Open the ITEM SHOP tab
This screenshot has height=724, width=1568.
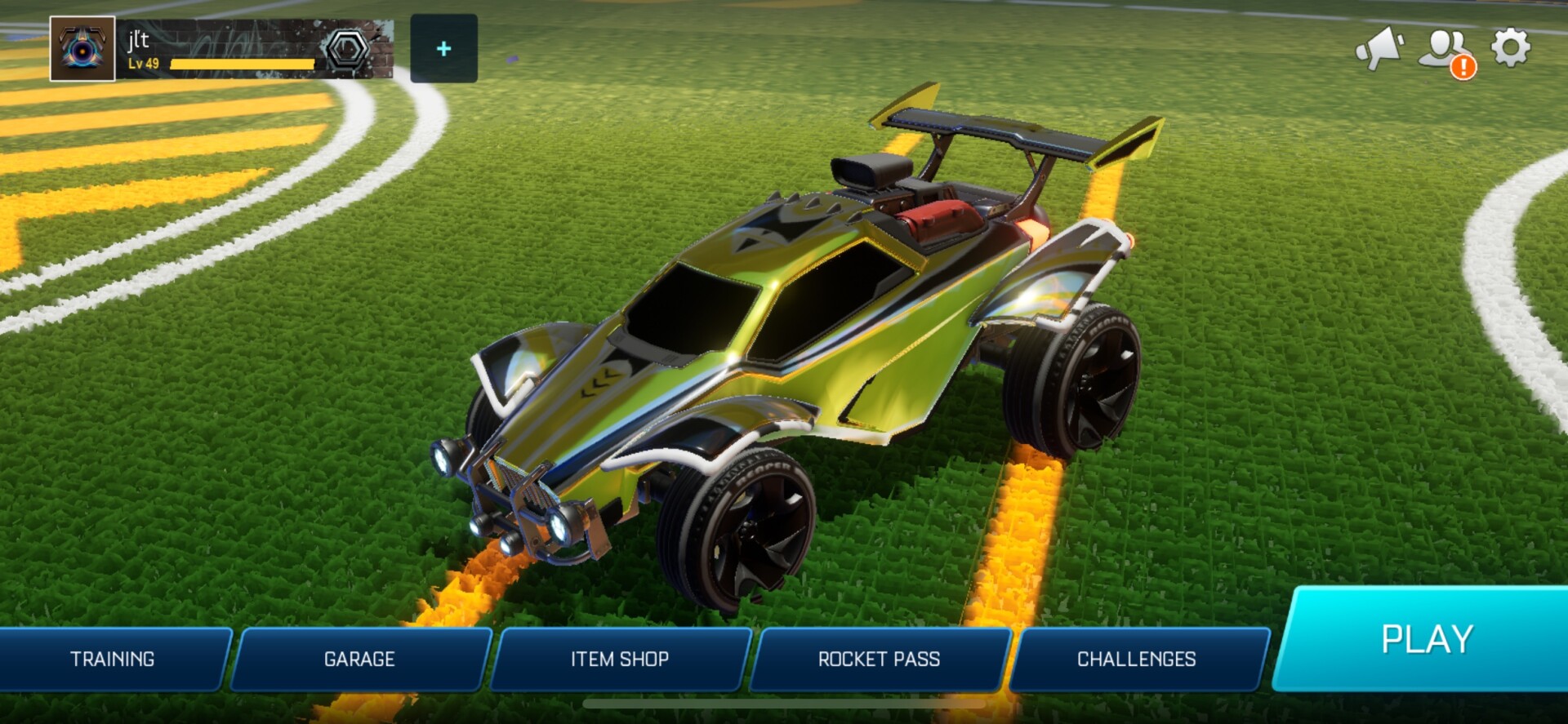coord(619,659)
